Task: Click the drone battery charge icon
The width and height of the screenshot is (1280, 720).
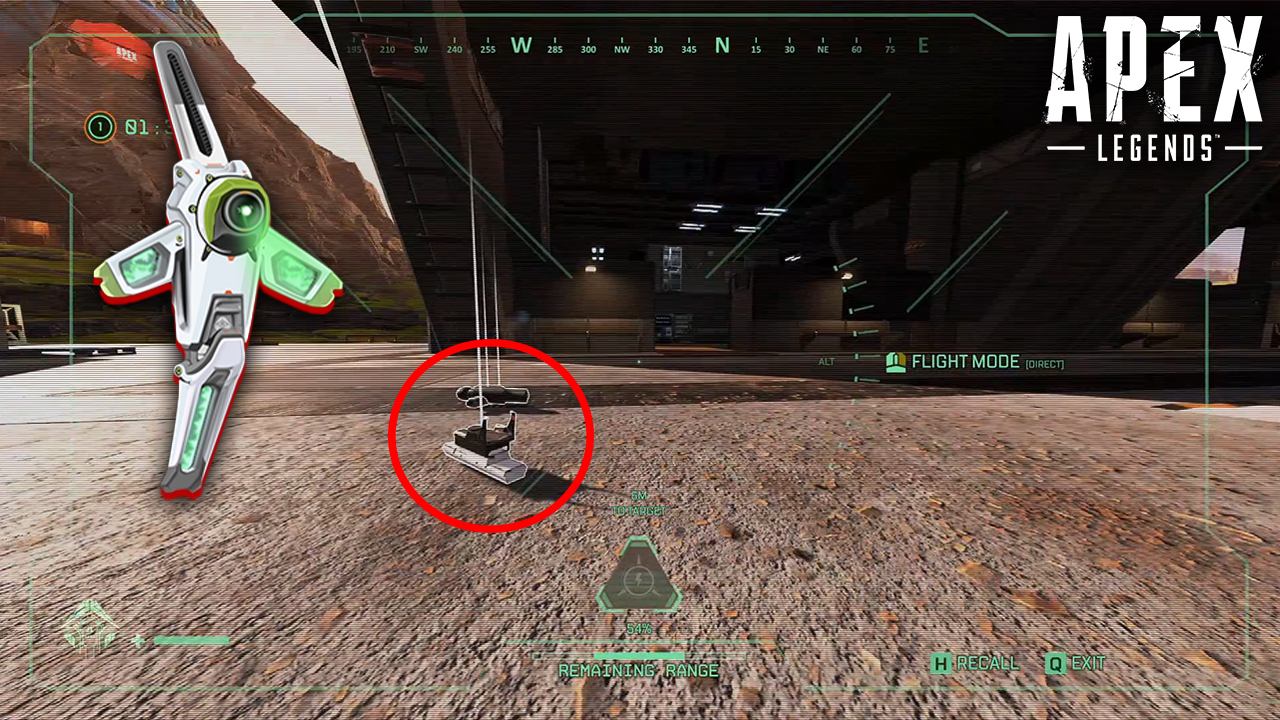Action: tap(640, 580)
